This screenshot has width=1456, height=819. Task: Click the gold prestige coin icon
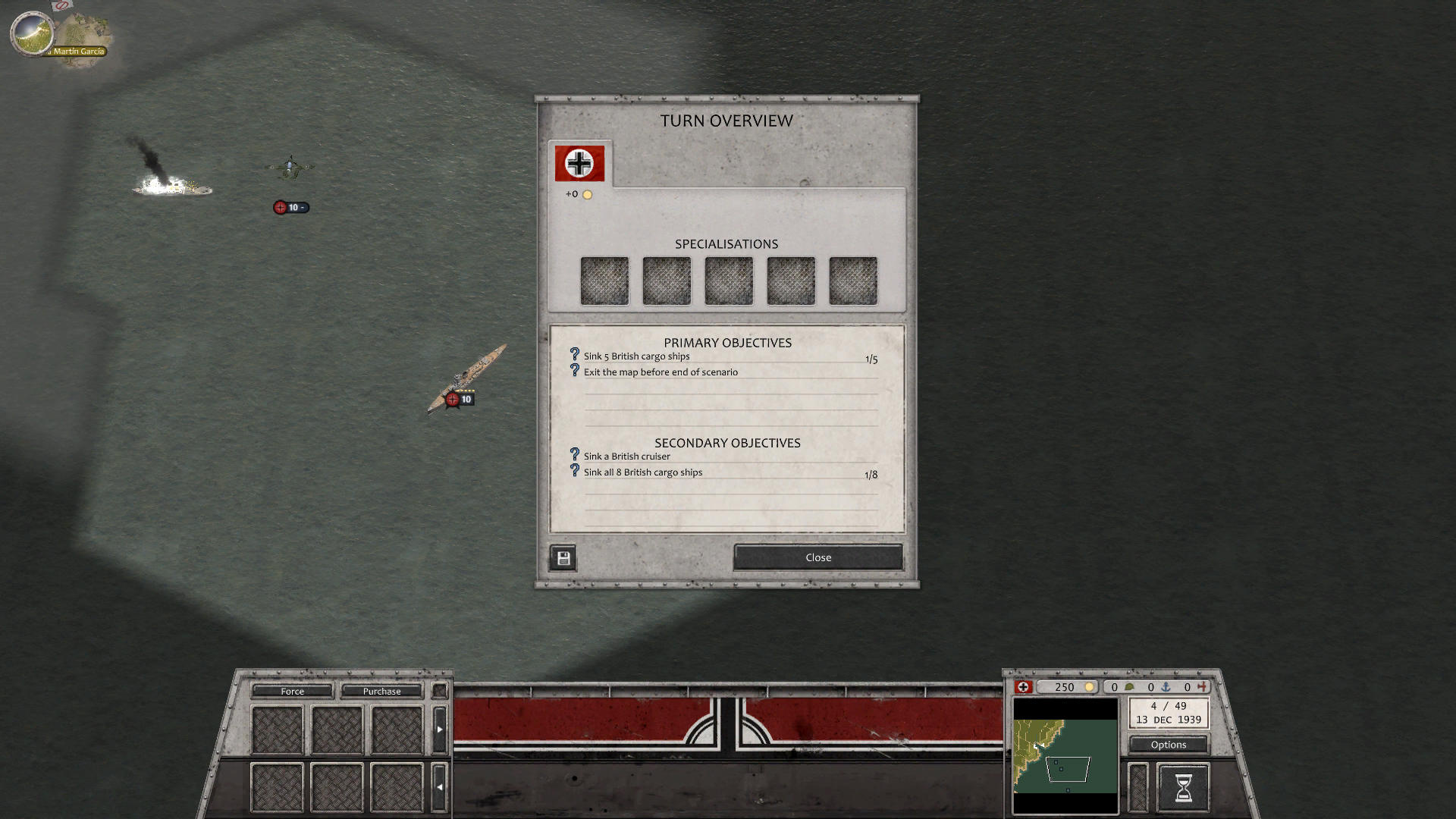coord(1090,687)
